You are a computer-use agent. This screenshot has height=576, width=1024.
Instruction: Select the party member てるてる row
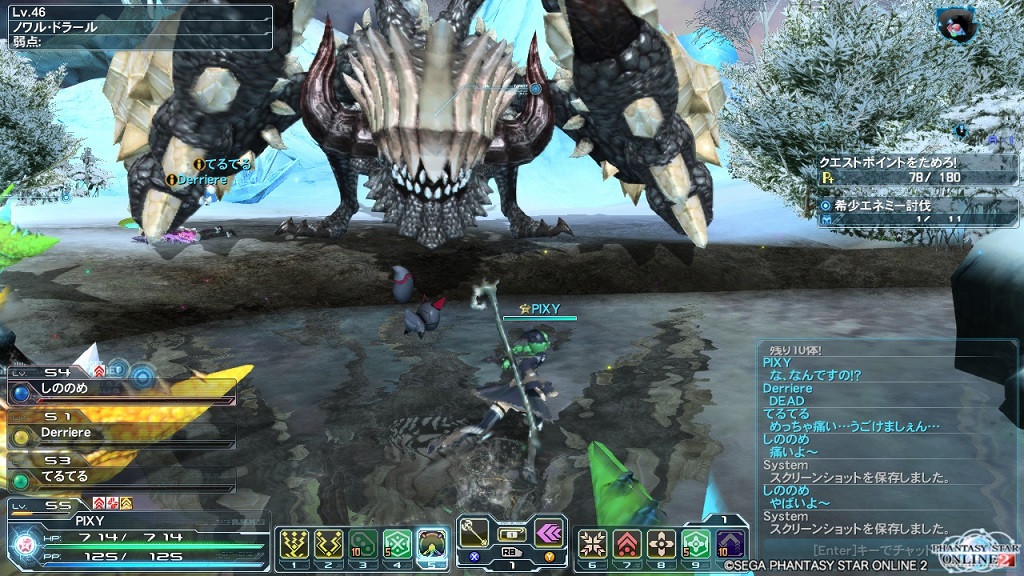click(120, 477)
